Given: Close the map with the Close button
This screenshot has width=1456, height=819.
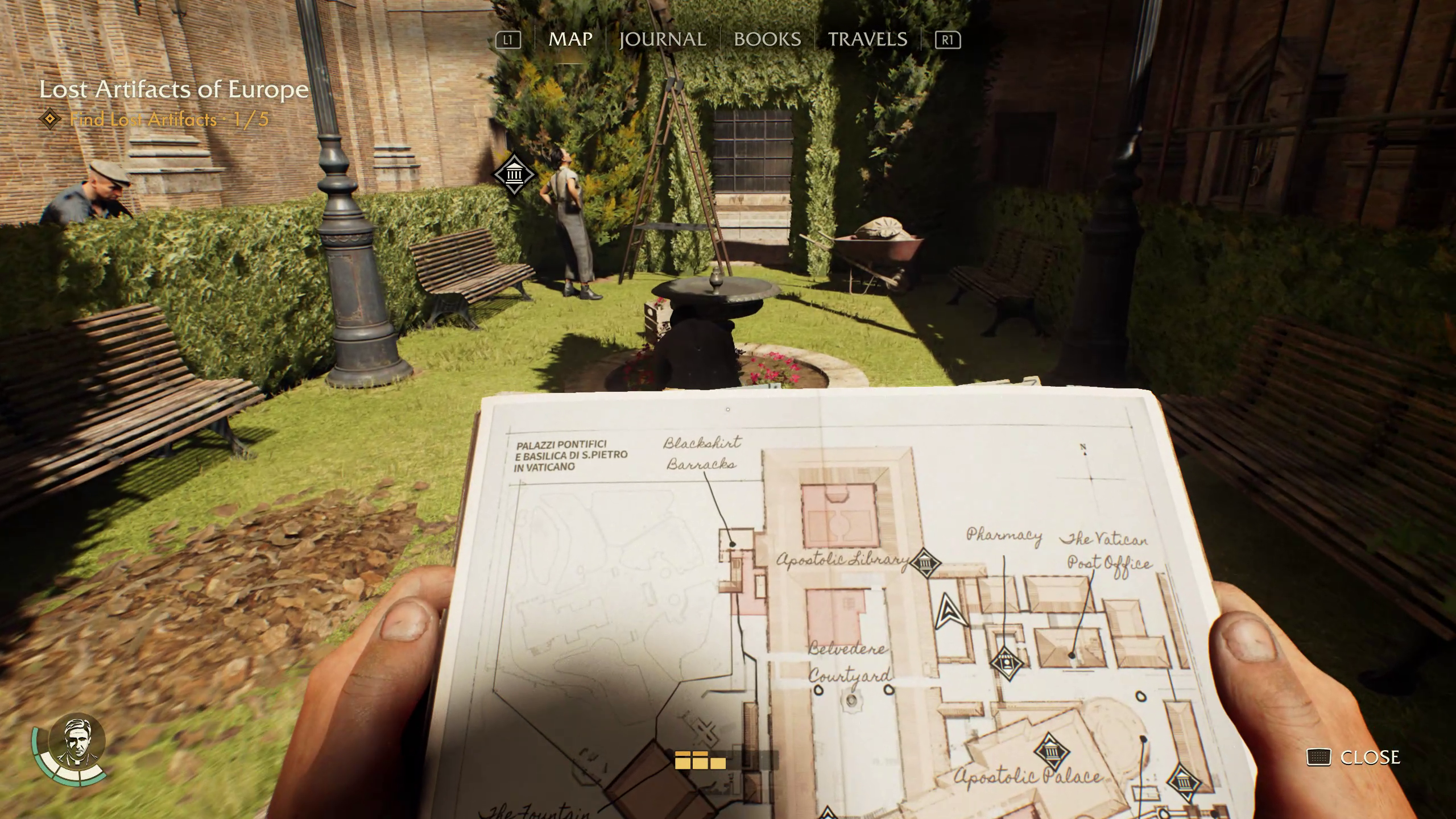Looking at the screenshot, I should (x=1354, y=757).
